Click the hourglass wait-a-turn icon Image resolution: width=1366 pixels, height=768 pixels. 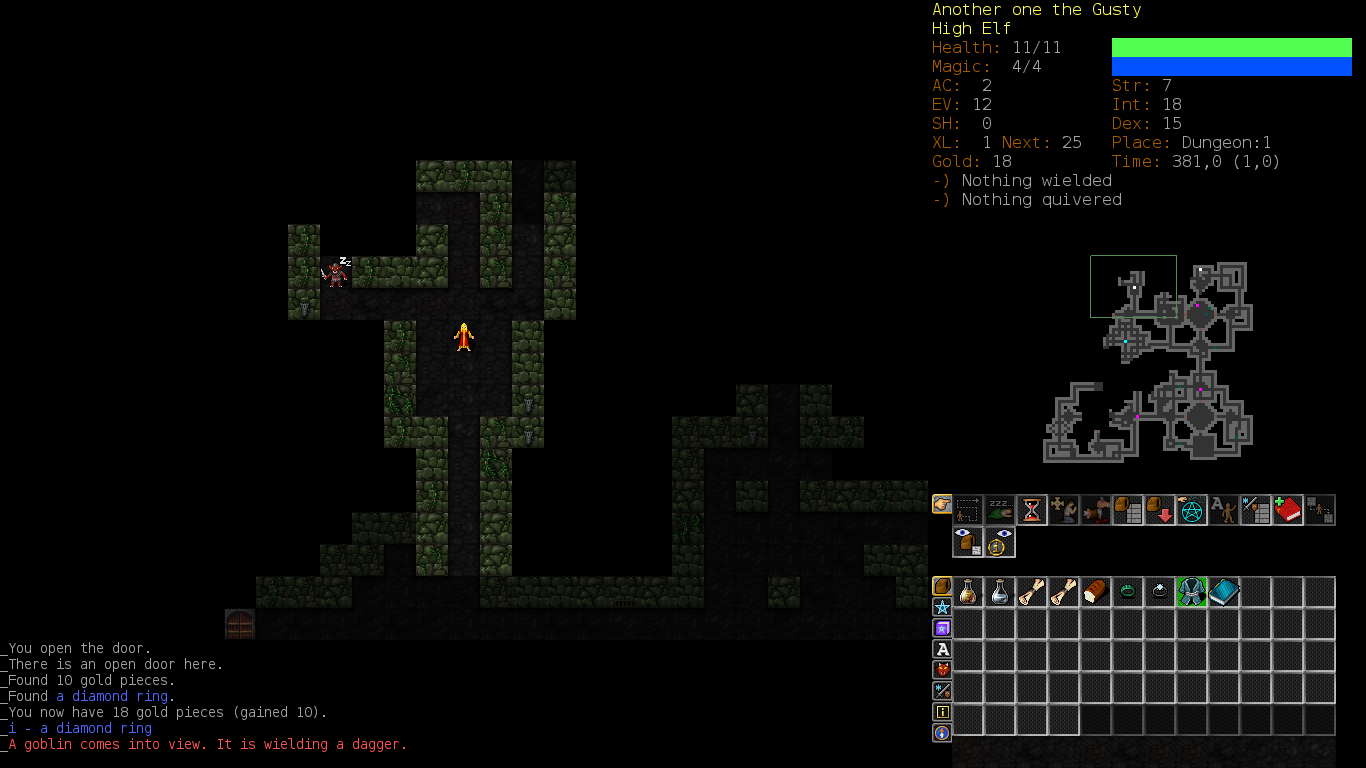[x=1032, y=510]
